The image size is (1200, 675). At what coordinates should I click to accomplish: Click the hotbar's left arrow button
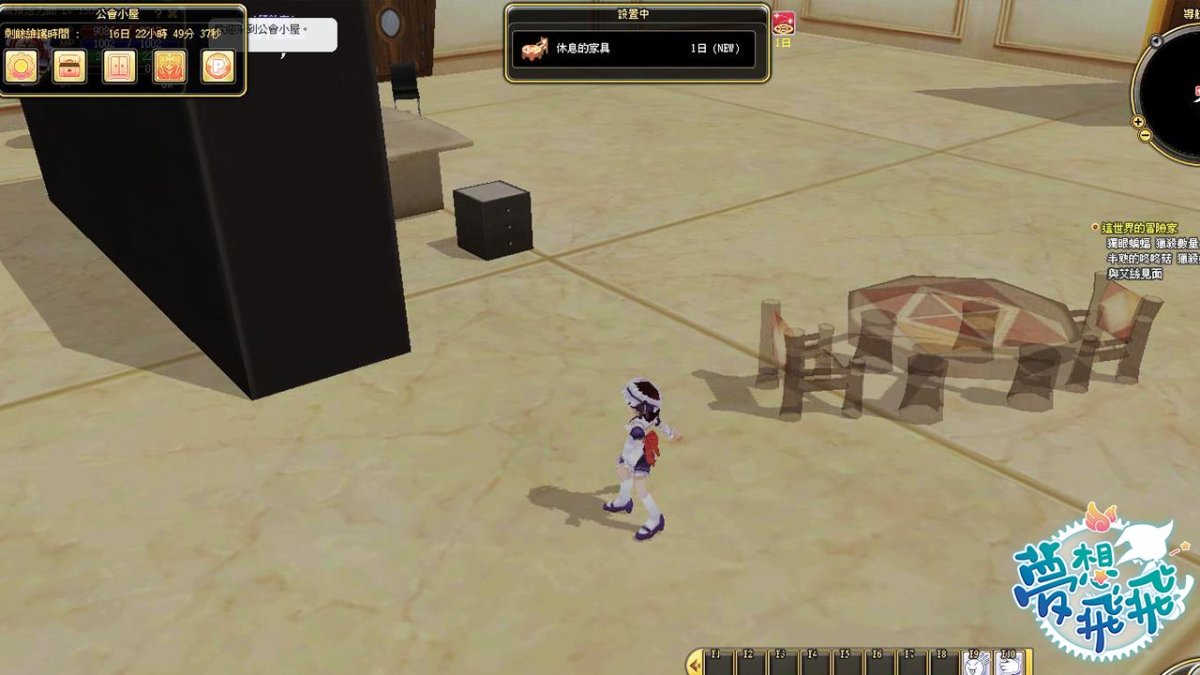(694, 662)
